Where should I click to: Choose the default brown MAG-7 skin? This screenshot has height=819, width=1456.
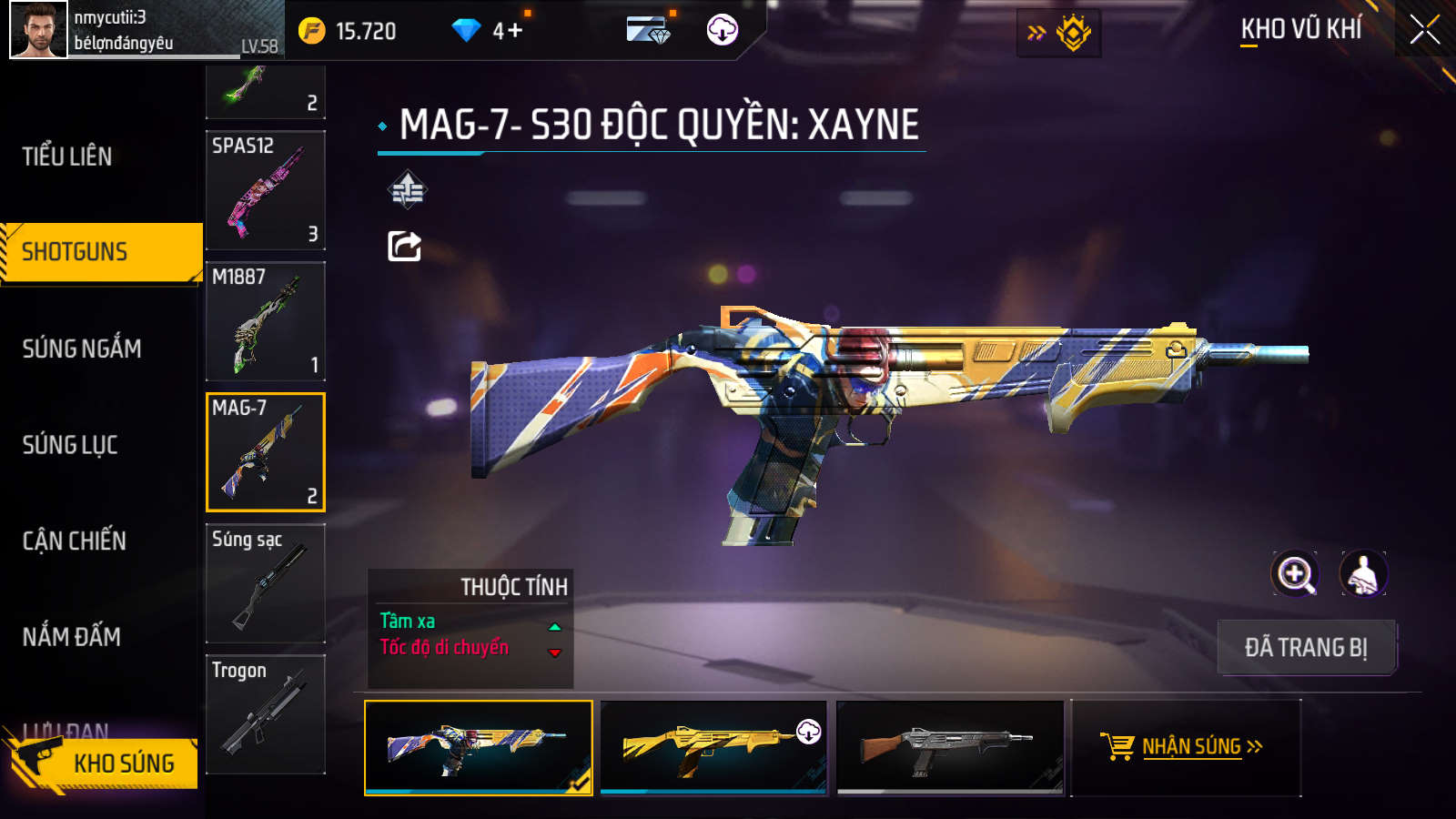coord(950,747)
